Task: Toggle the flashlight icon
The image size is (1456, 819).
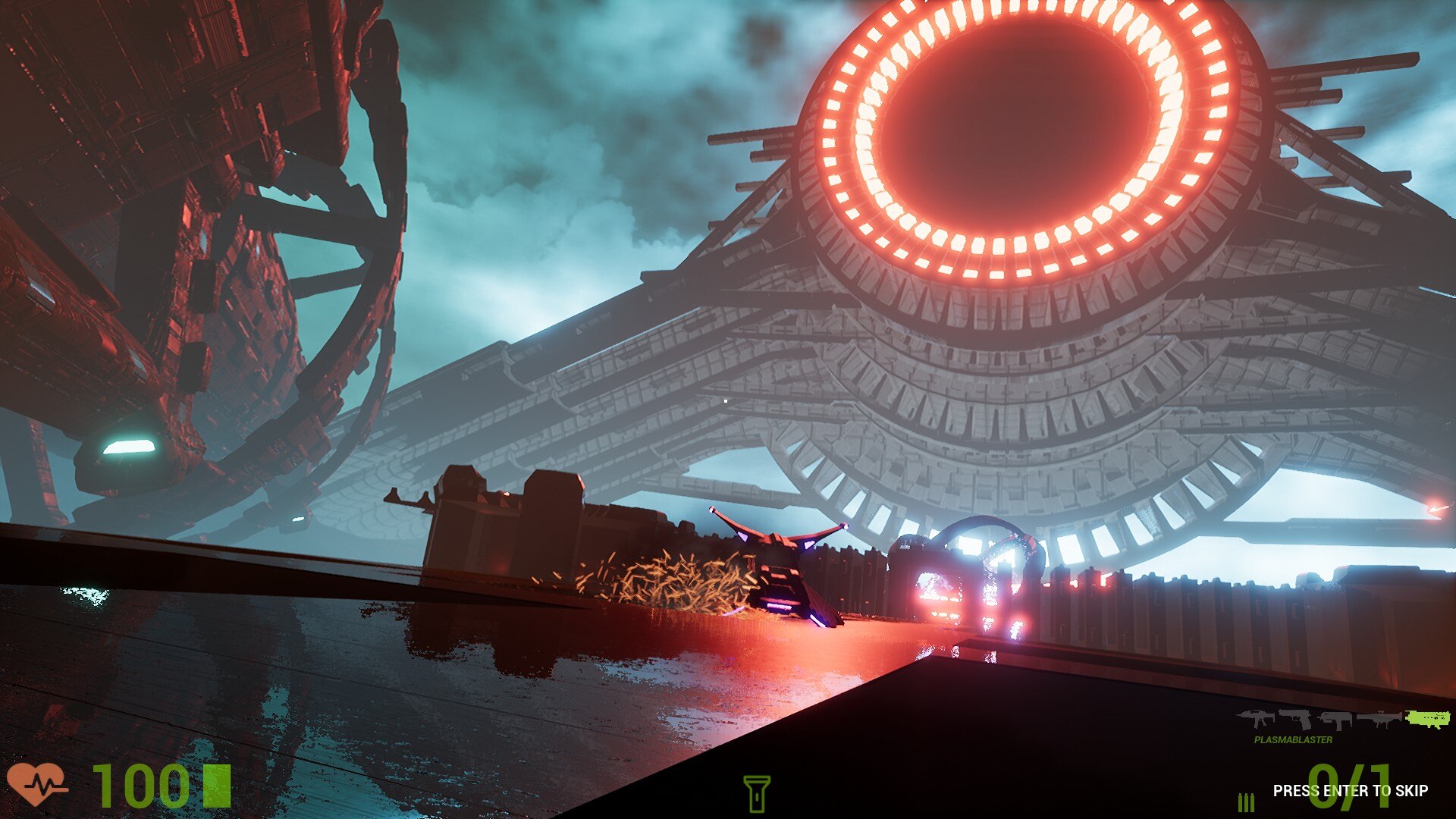Action: click(x=756, y=792)
